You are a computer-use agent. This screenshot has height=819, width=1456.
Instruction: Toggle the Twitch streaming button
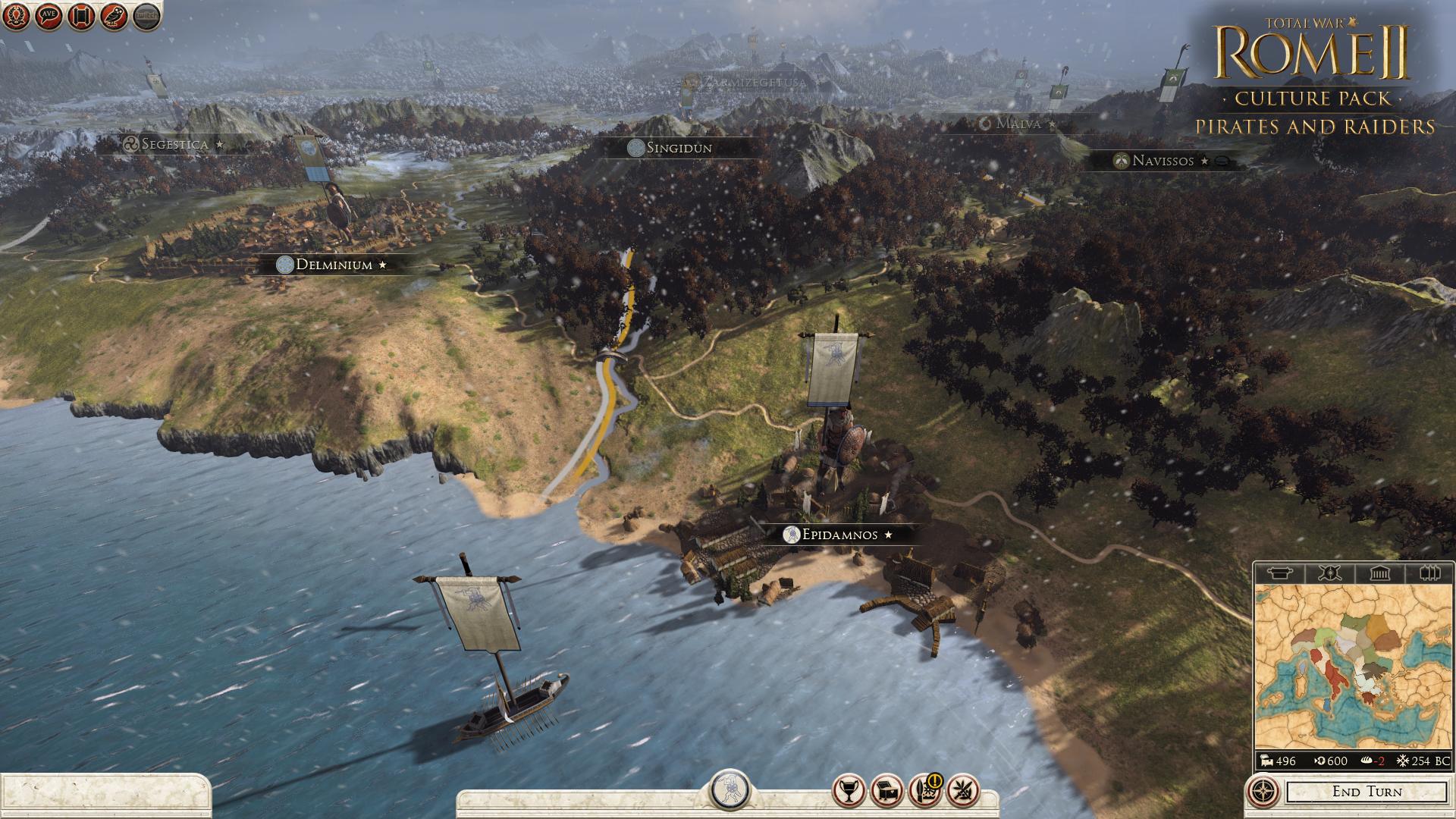(147, 16)
